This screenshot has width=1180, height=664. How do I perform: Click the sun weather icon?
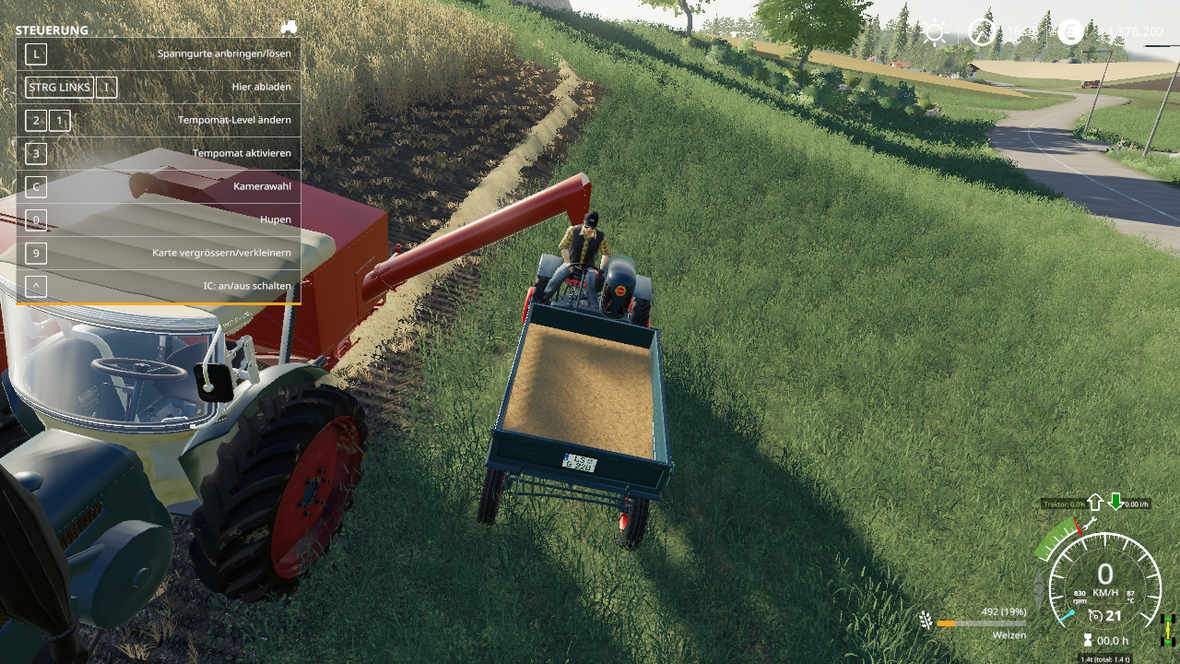(935, 33)
